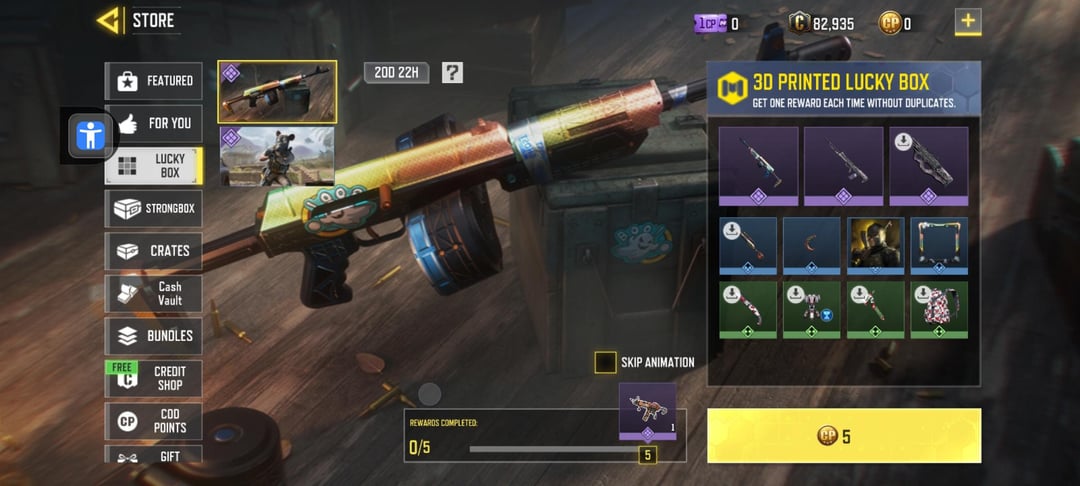Inspect the floral backpack reward
1080x486 pixels.
pos(939,309)
